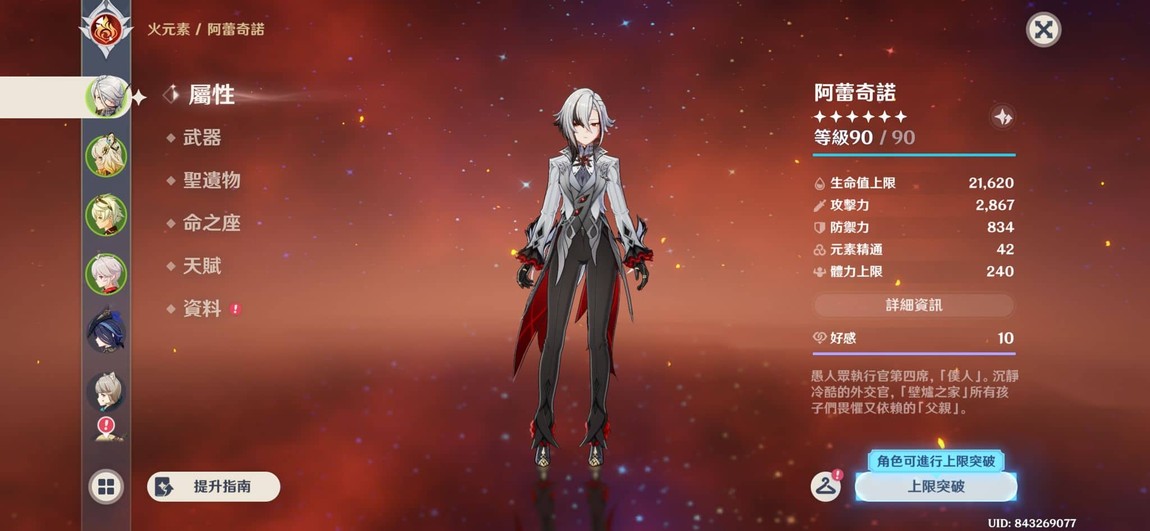Click the Pyro element emblem
Viewport: 1150px width, 531px height.
pos(105,30)
